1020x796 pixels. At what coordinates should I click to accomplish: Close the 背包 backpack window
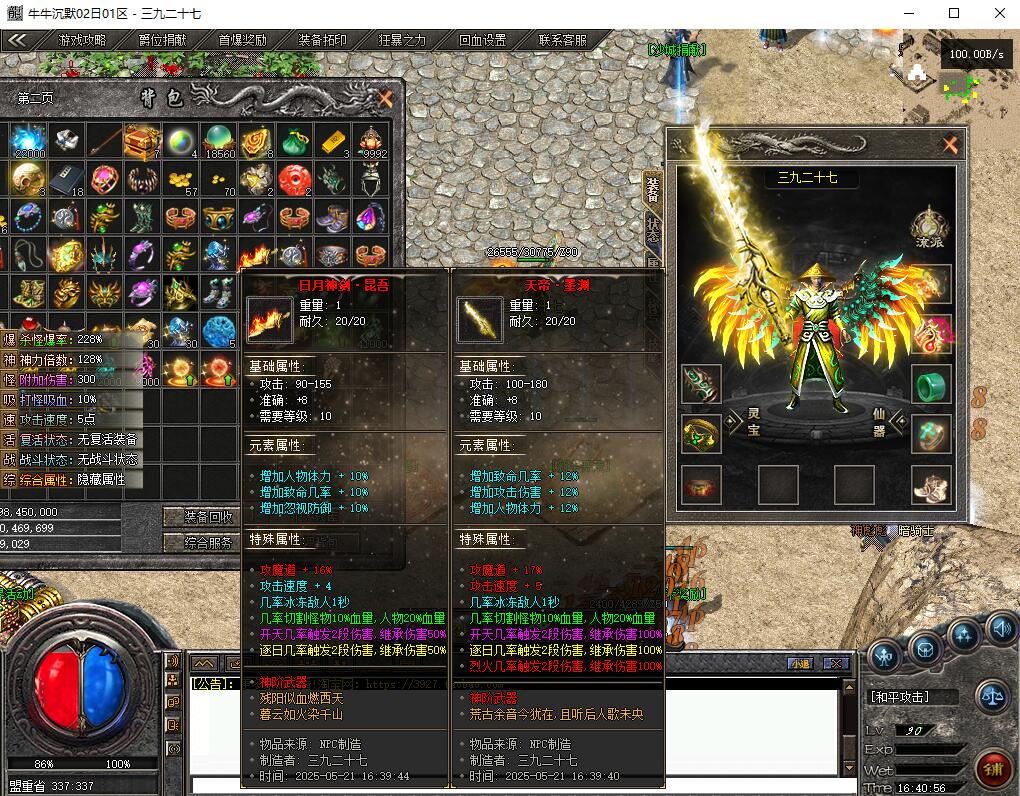point(385,98)
